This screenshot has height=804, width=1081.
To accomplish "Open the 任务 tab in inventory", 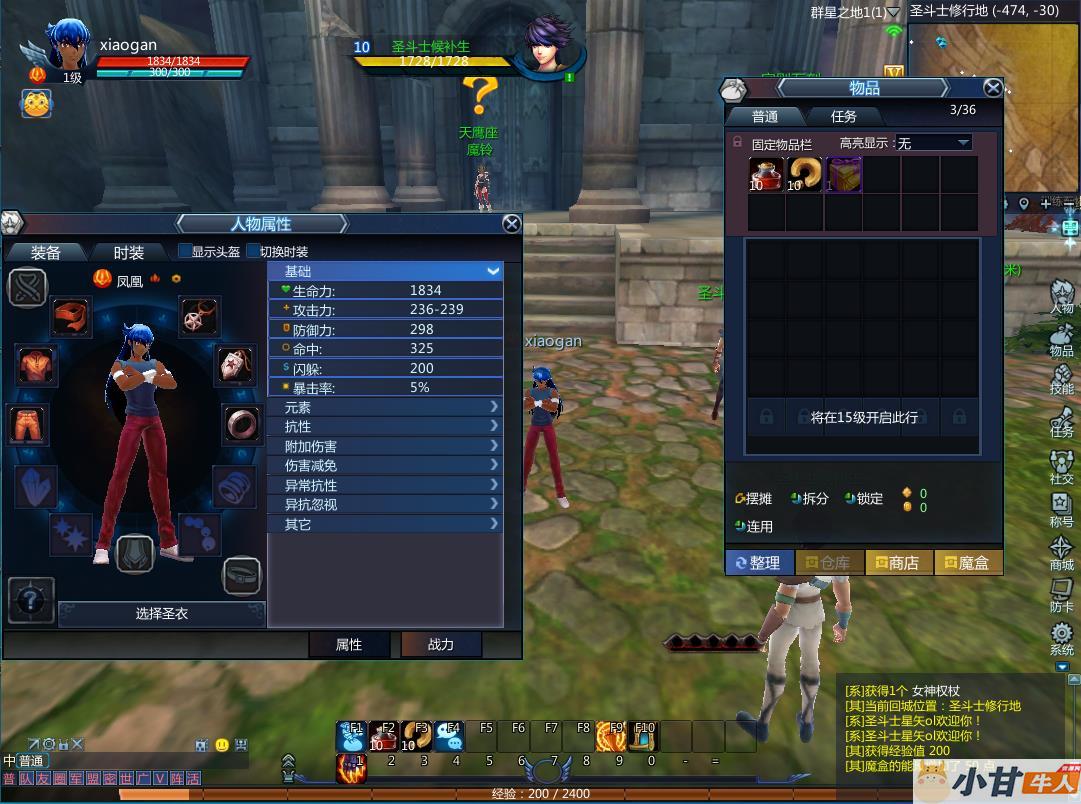I will coord(844,116).
